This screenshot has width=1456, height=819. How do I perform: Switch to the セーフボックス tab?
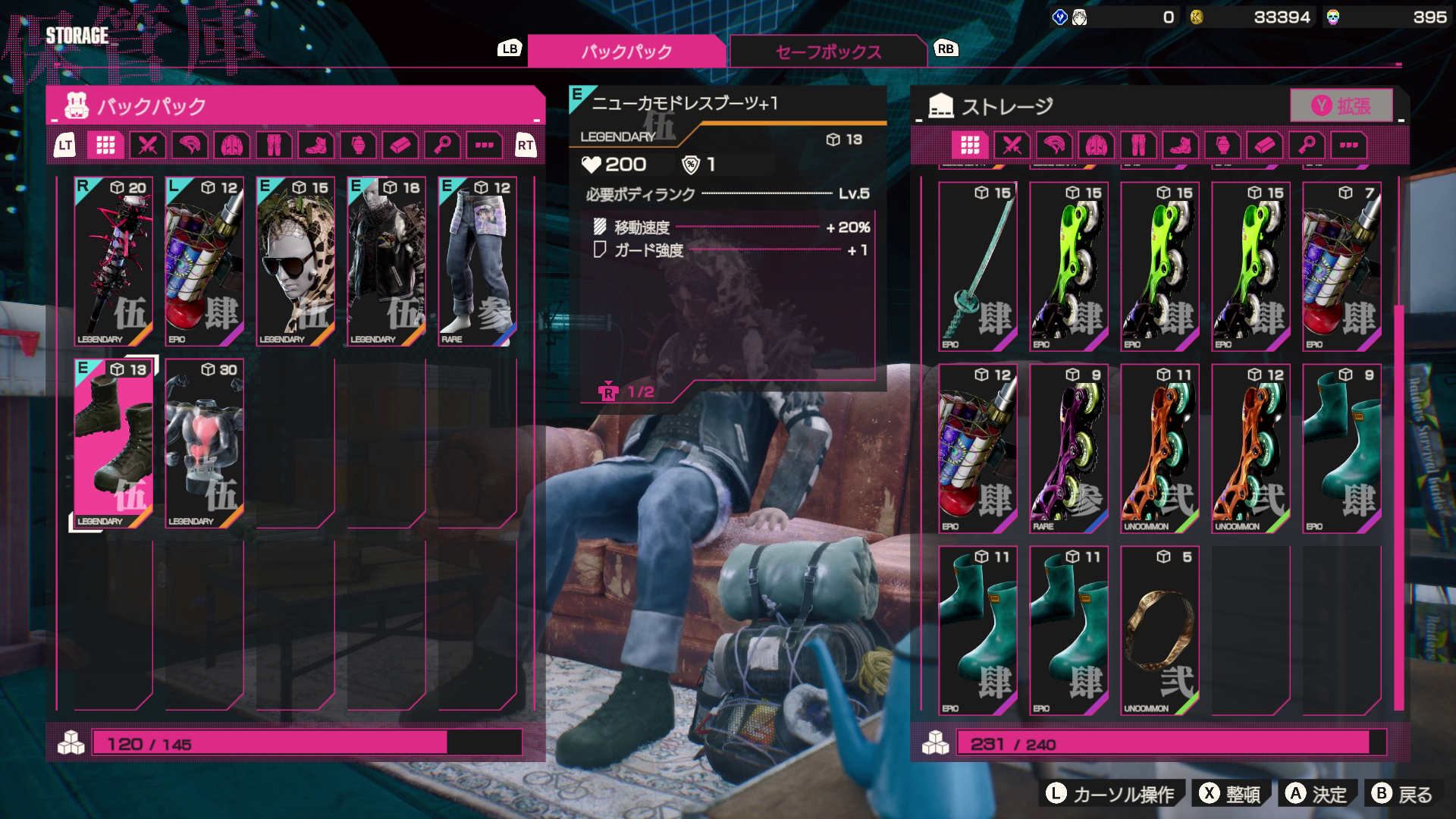pyautogui.click(x=827, y=52)
